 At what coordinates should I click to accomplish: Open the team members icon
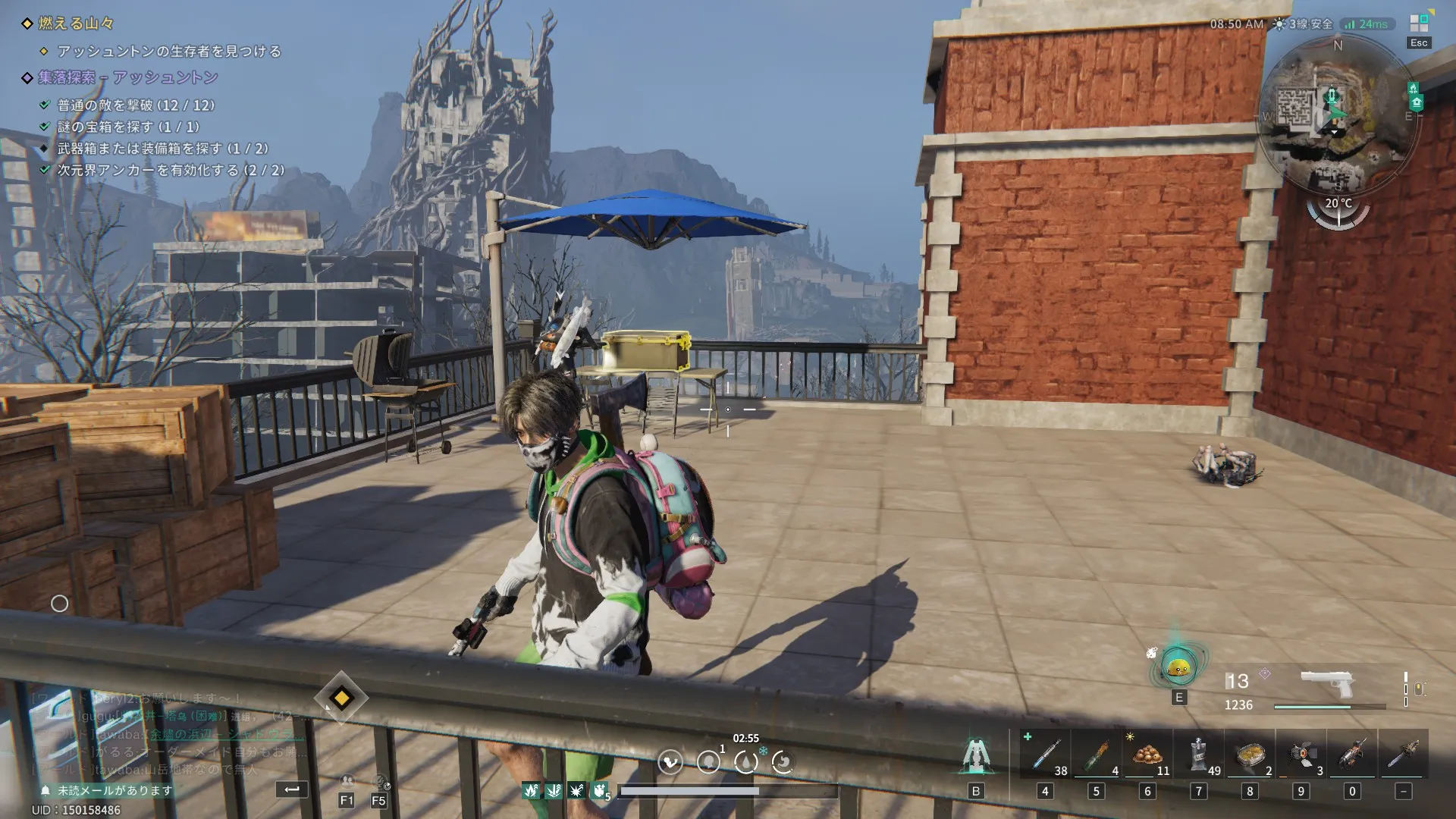347,781
